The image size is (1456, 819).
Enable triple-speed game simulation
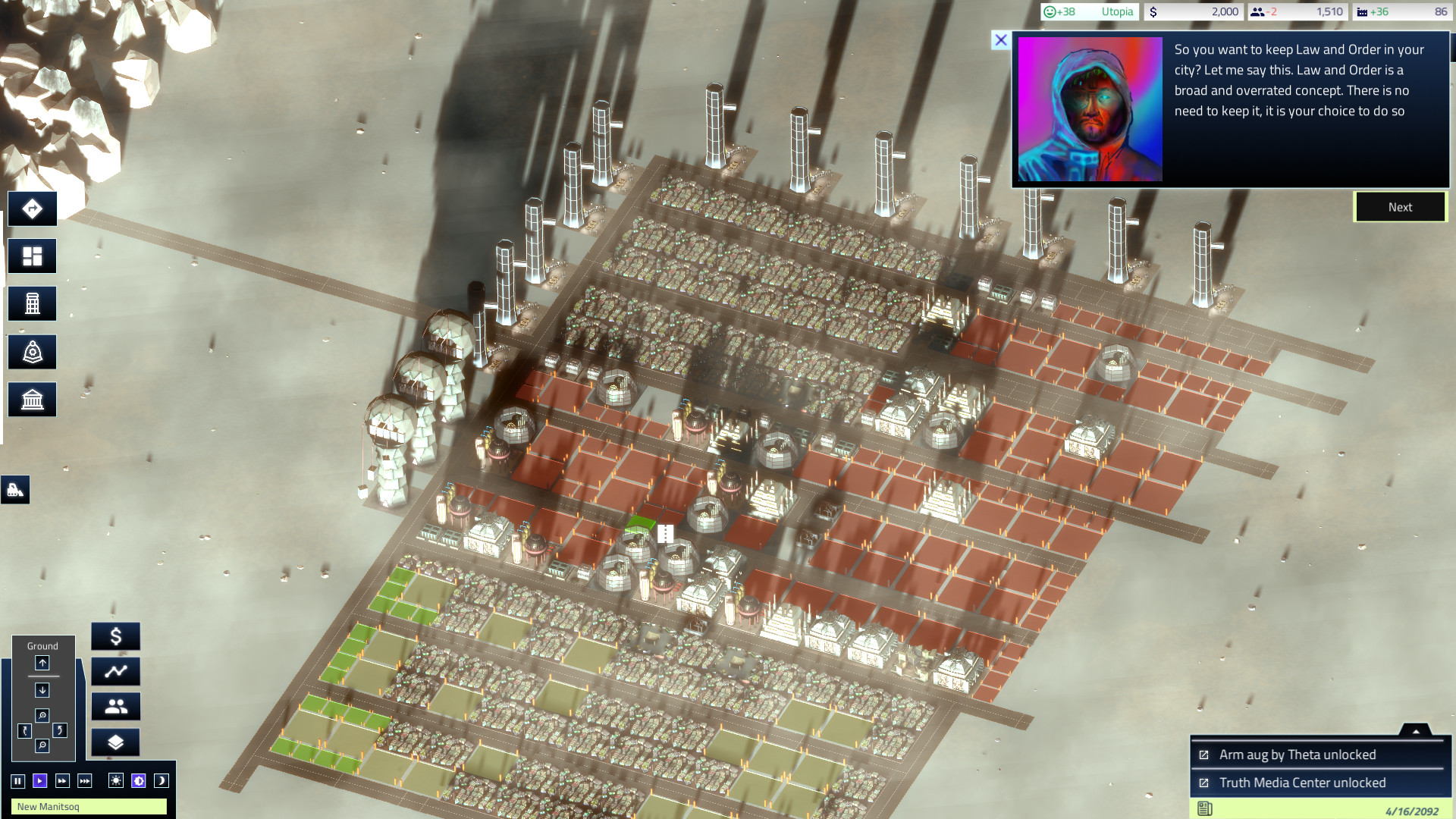tap(84, 780)
